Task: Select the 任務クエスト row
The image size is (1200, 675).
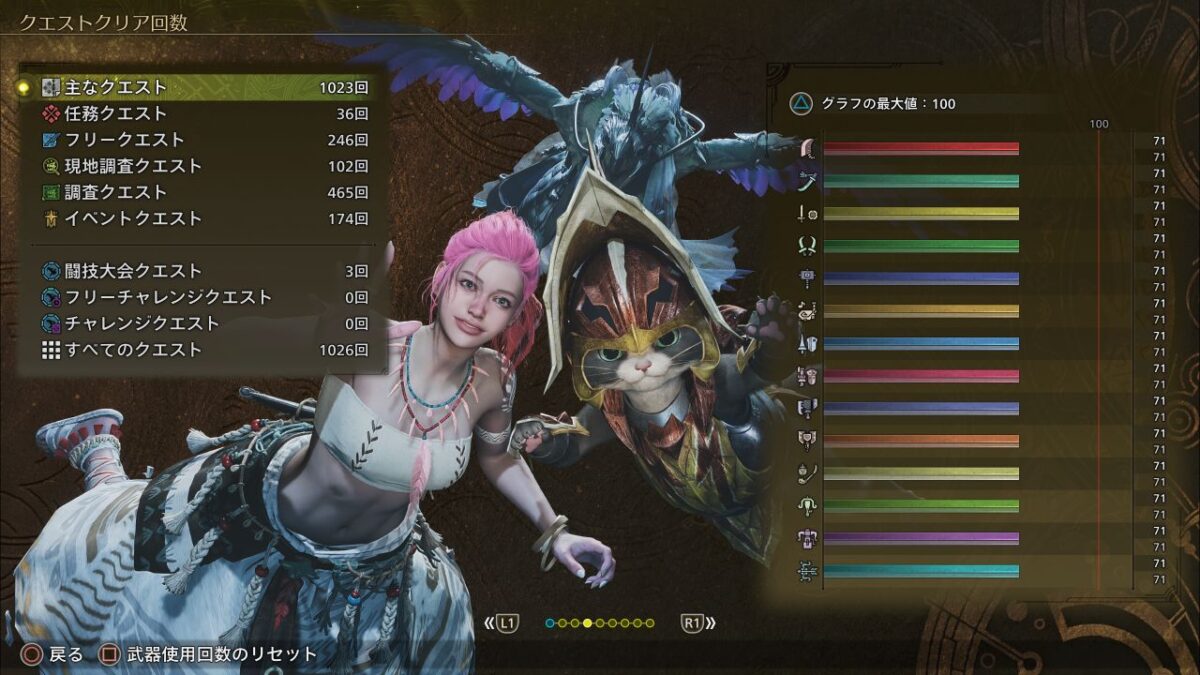Action: tap(200, 114)
